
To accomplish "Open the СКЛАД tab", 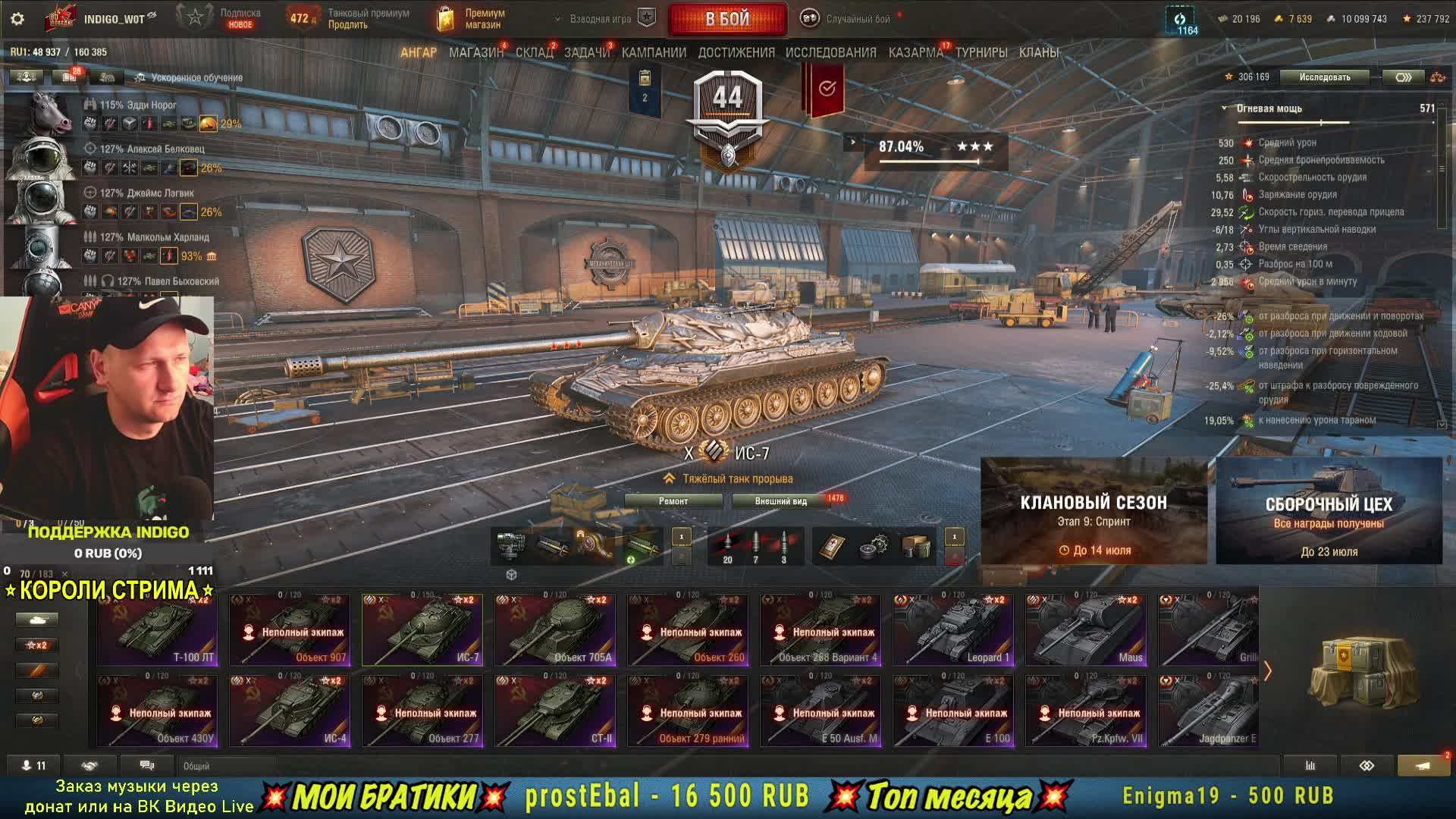I will pyautogui.click(x=534, y=53).
